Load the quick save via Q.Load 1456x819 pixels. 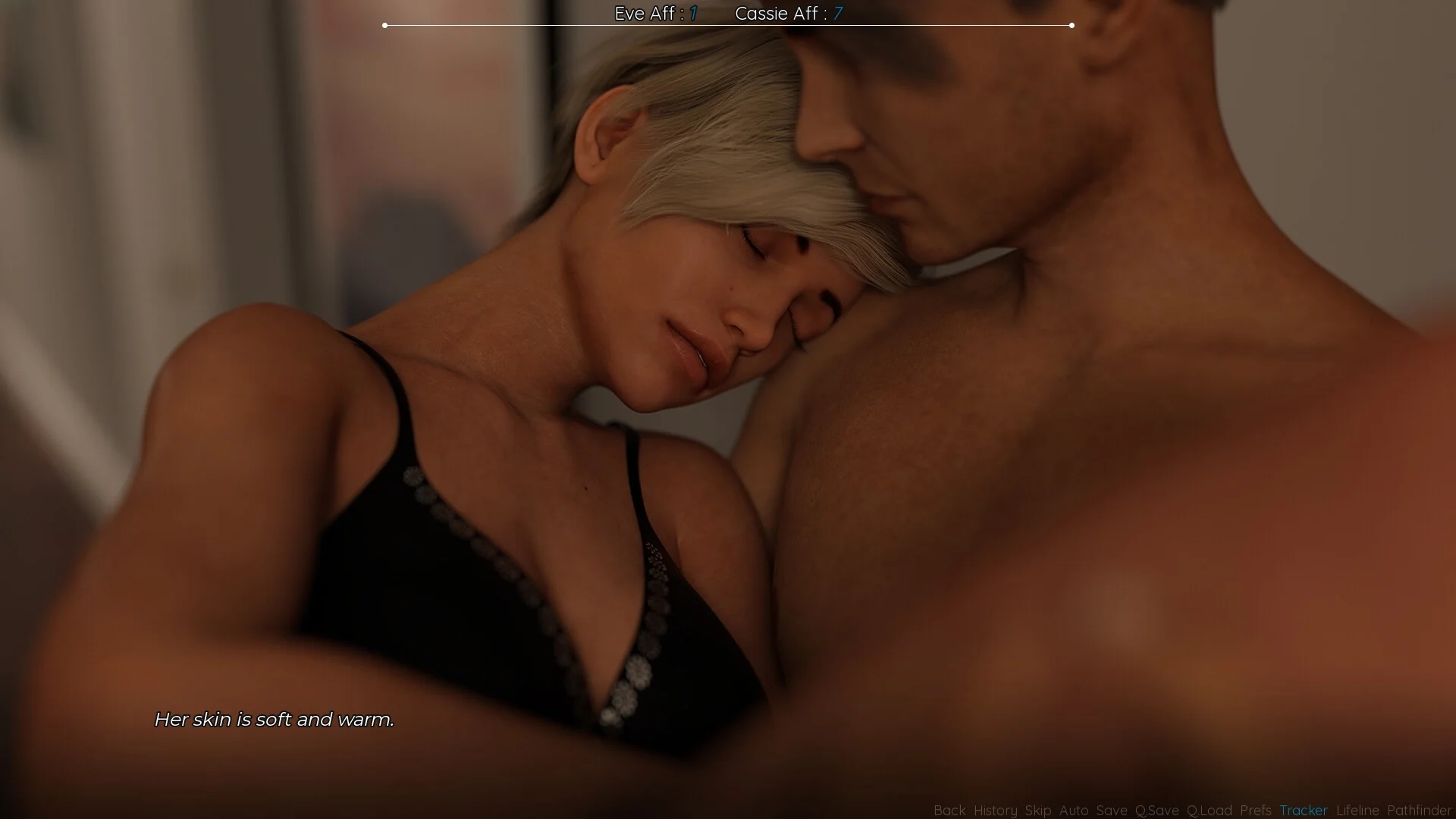pos(1210,811)
